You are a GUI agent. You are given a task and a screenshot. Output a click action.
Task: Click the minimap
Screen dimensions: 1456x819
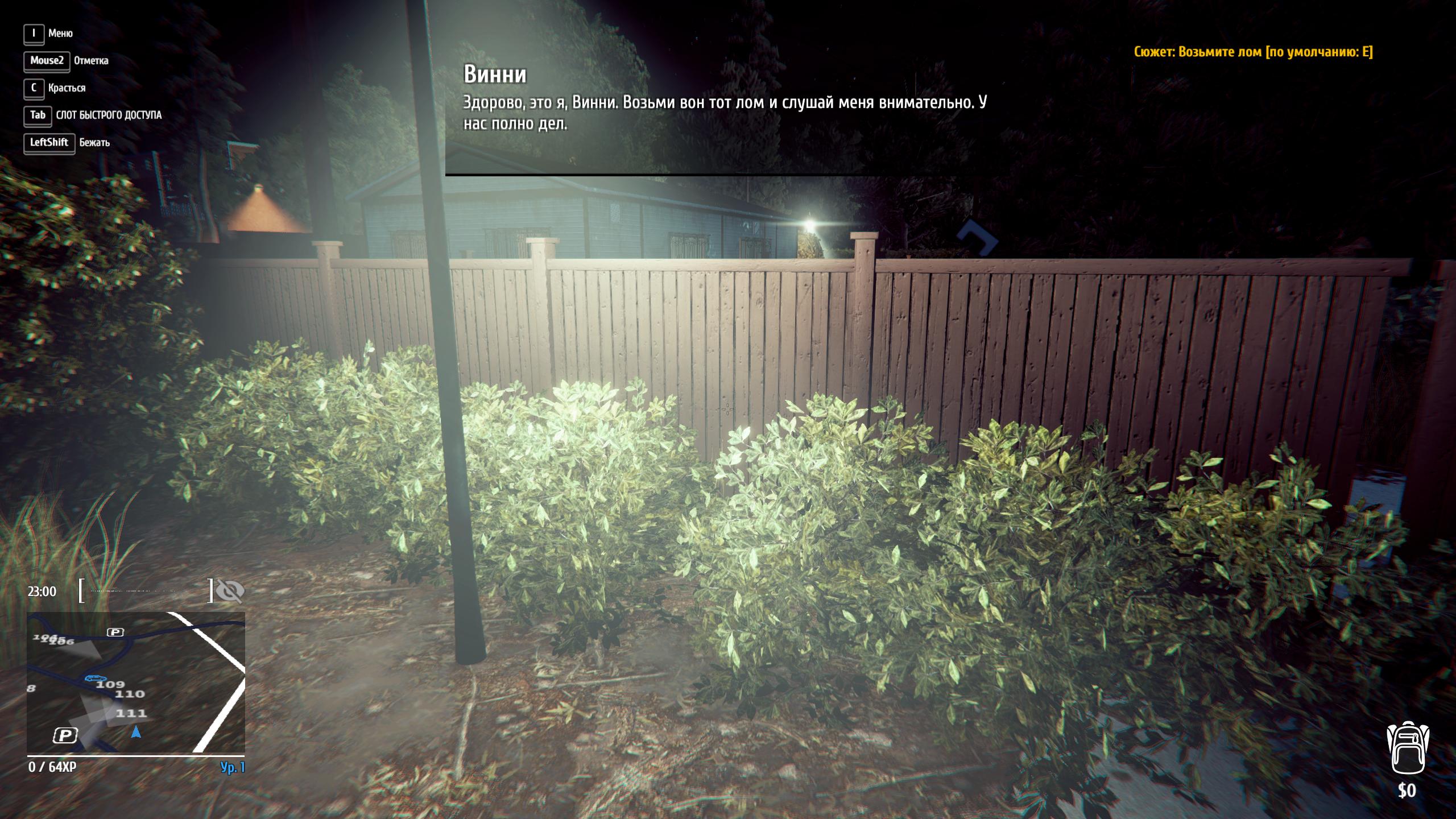point(136,682)
